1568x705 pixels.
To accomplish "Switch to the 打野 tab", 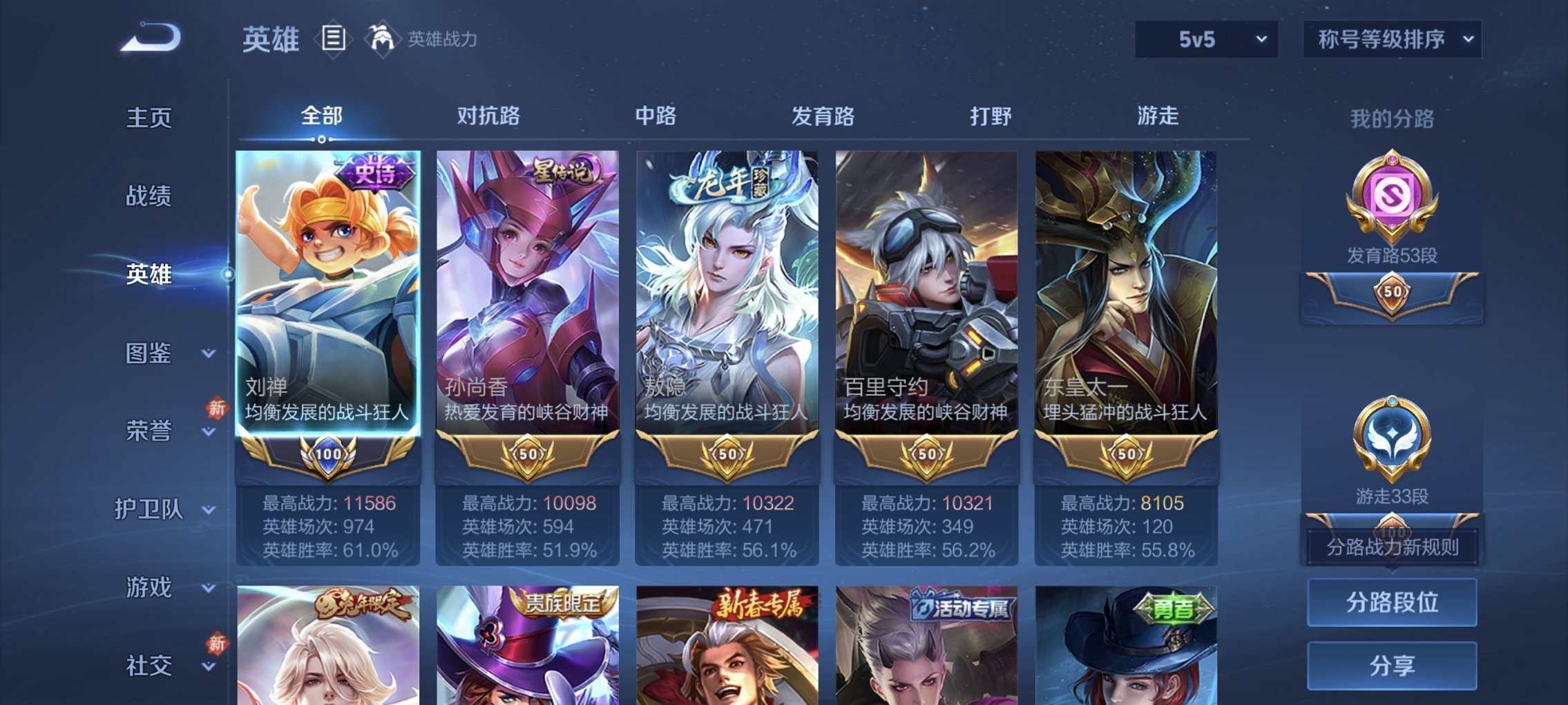I will (993, 117).
